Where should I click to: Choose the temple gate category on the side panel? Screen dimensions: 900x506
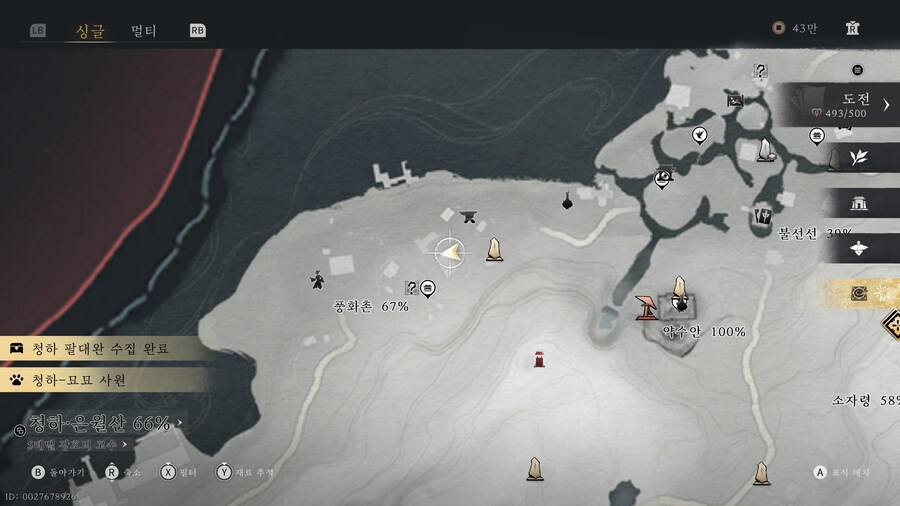(x=858, y=203)
